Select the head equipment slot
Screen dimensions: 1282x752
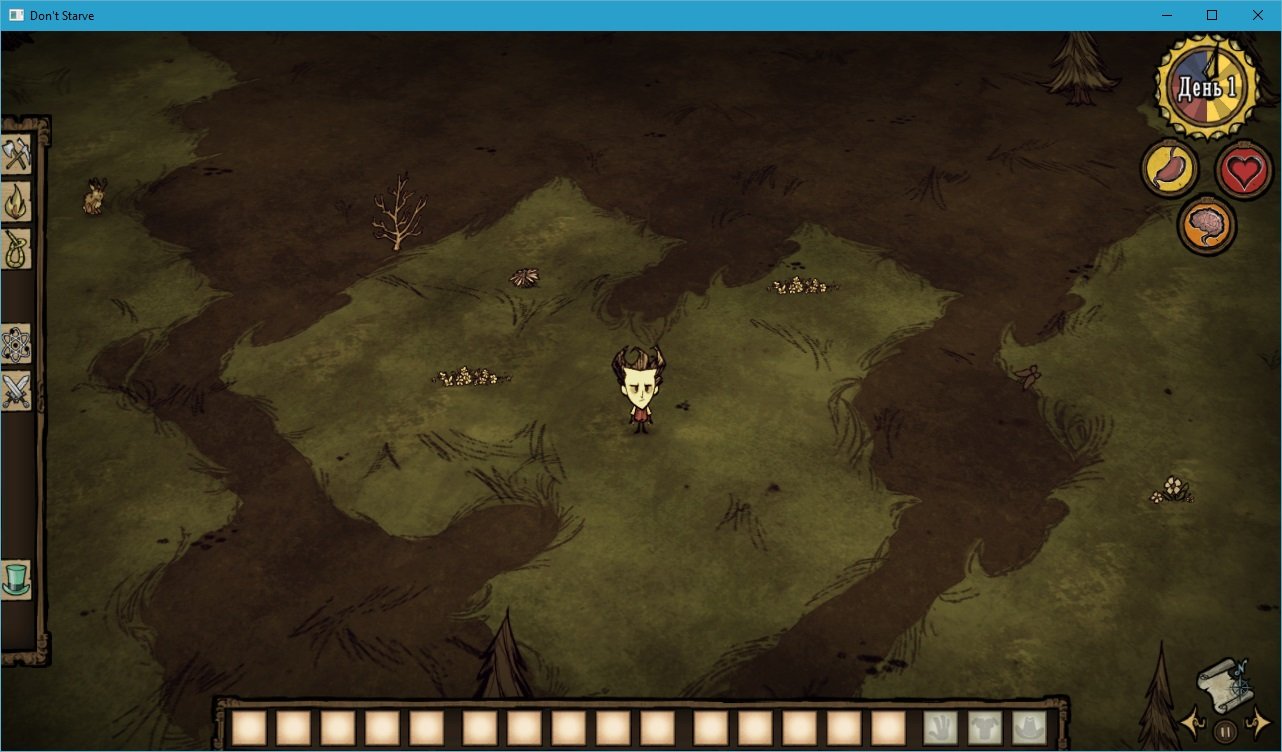click(1028, 727)
